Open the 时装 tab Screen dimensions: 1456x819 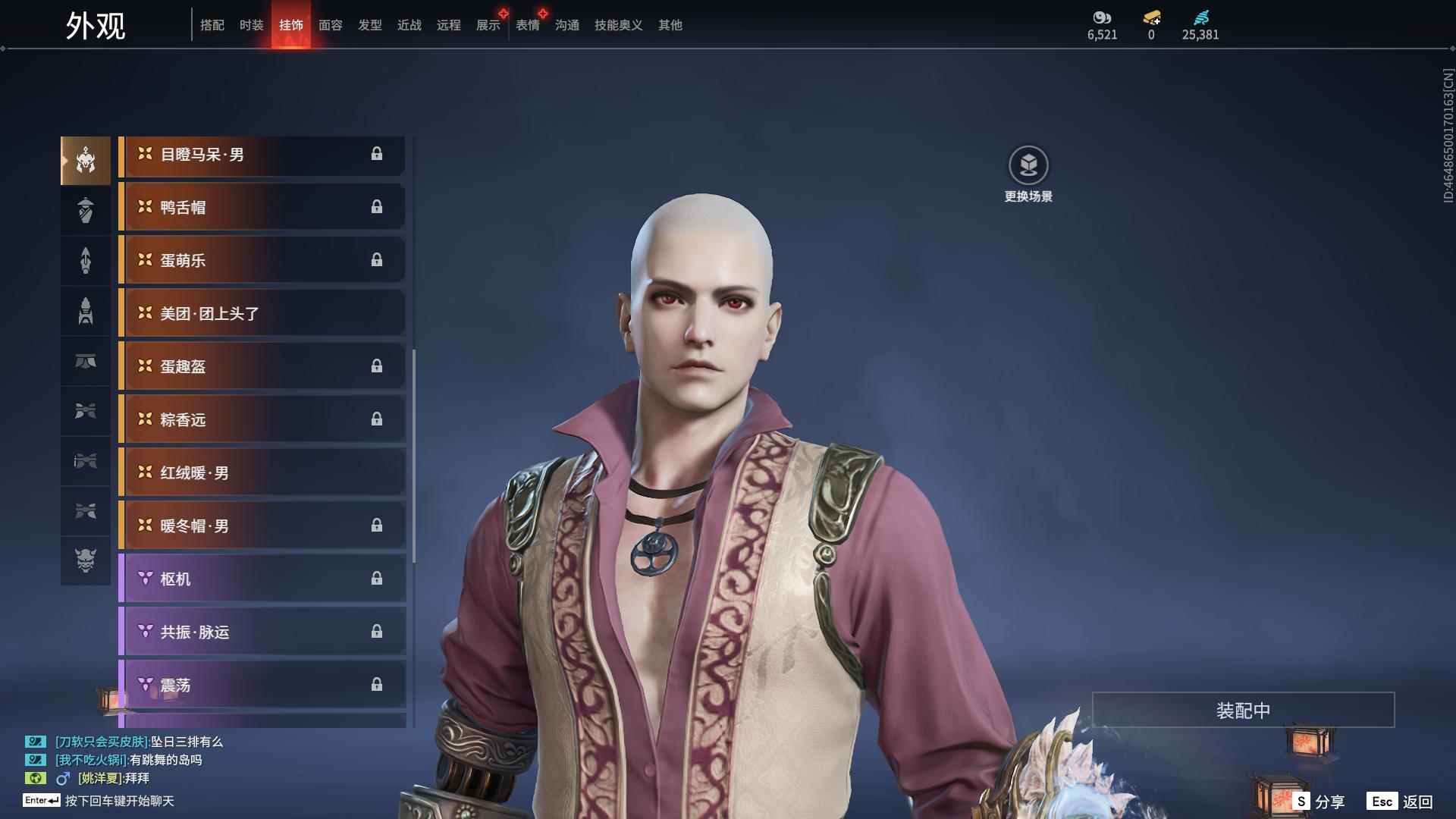tap(251, 25)
